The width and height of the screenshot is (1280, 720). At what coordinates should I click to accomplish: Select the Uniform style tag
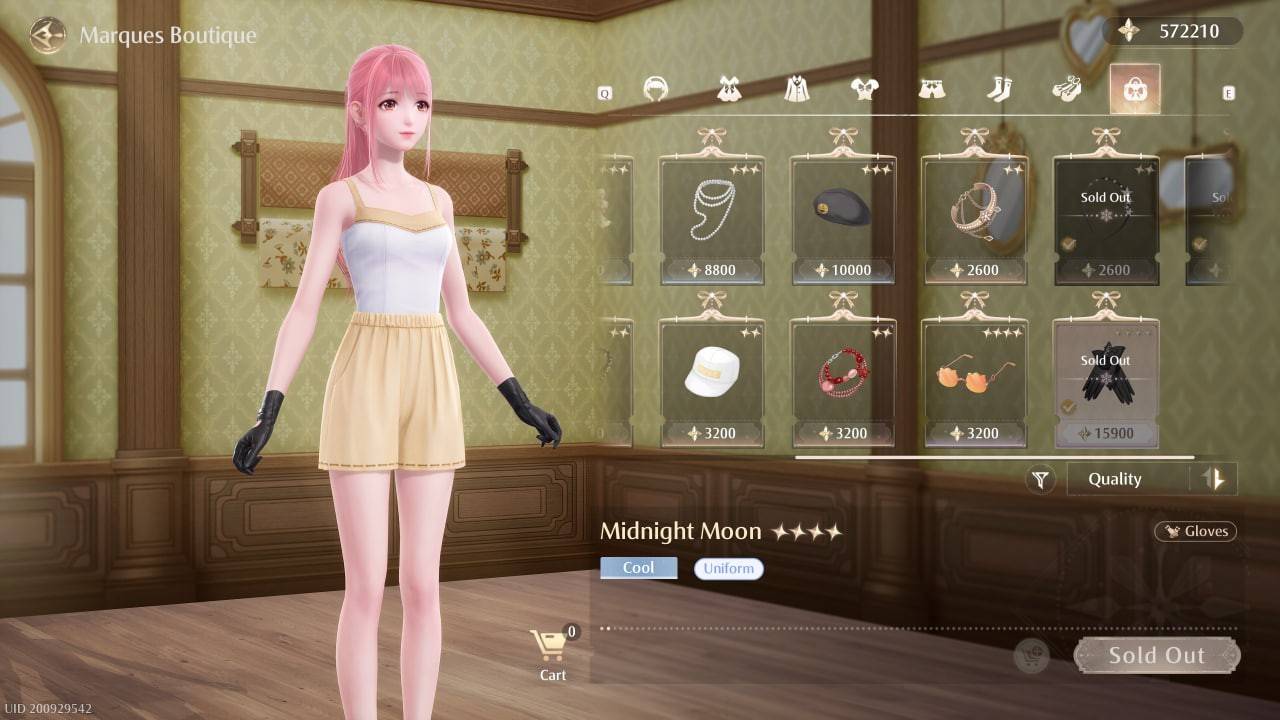[728, 568]
